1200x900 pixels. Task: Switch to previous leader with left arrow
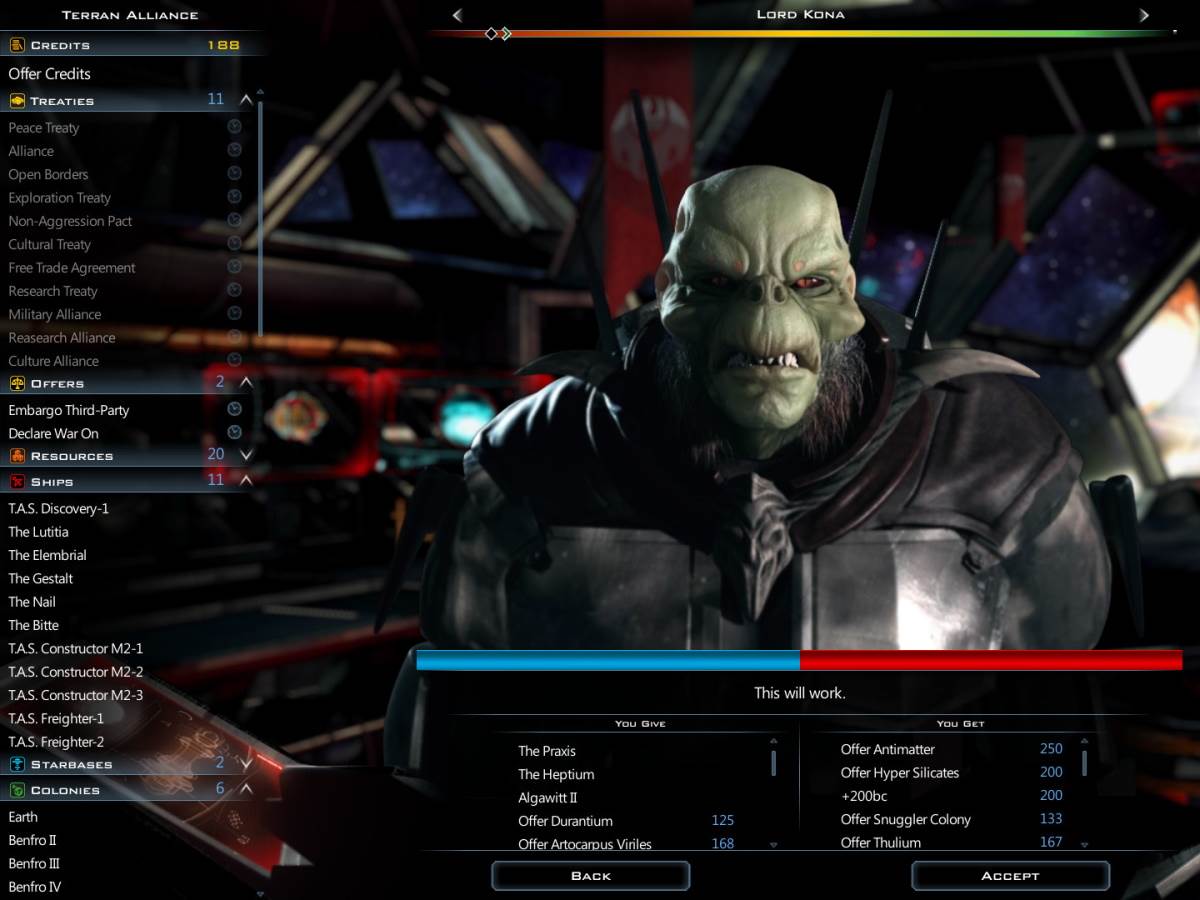tap(457, 15)
